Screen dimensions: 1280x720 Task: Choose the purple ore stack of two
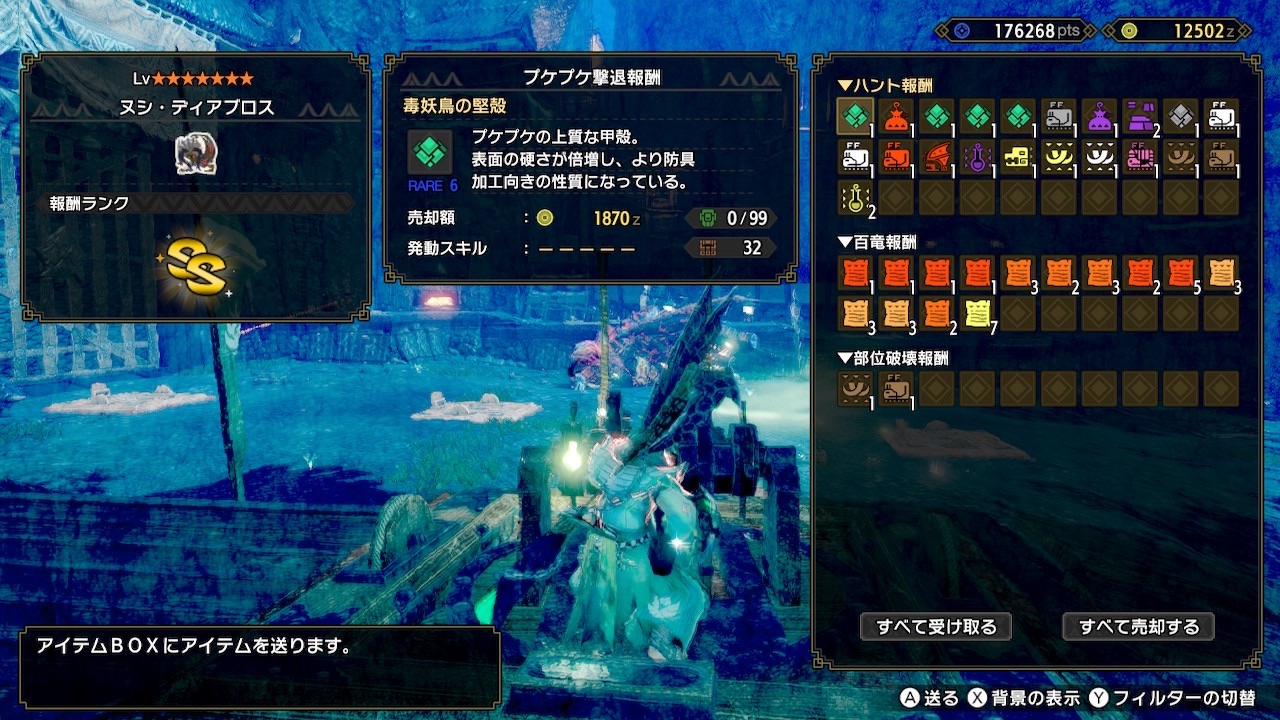tap(1140, 116)
